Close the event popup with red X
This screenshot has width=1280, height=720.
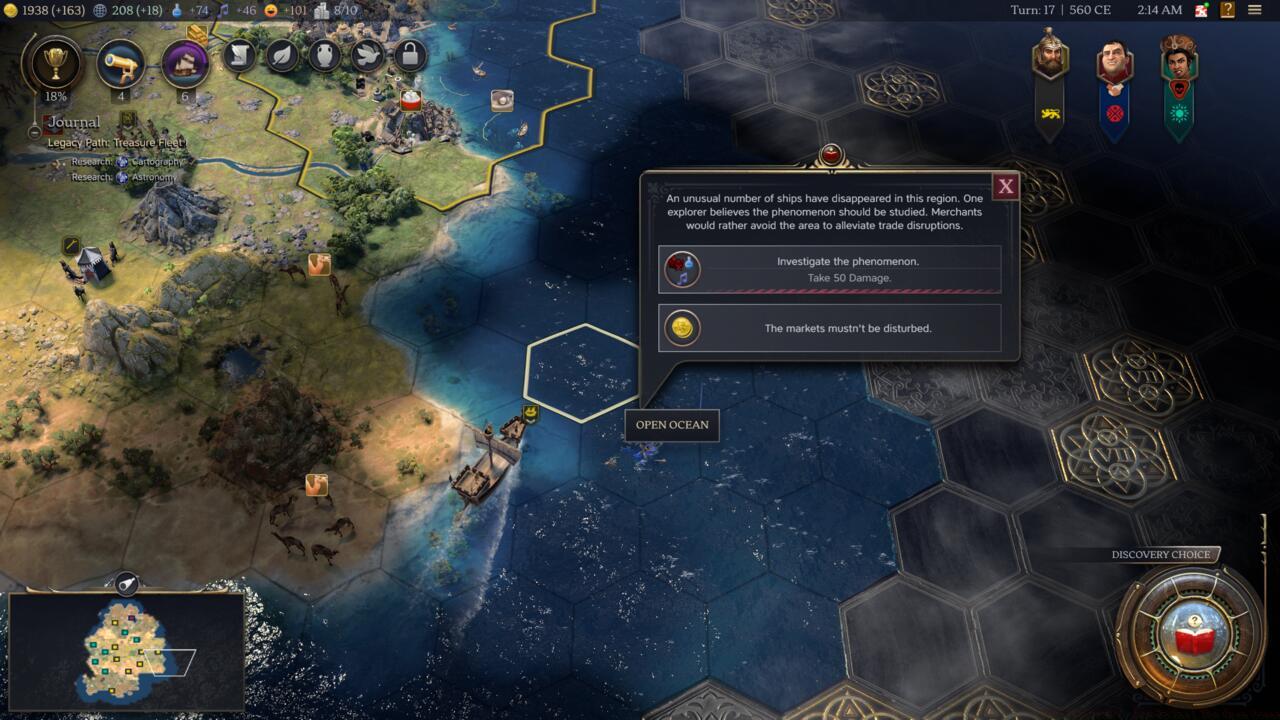tap(1005, 186)
